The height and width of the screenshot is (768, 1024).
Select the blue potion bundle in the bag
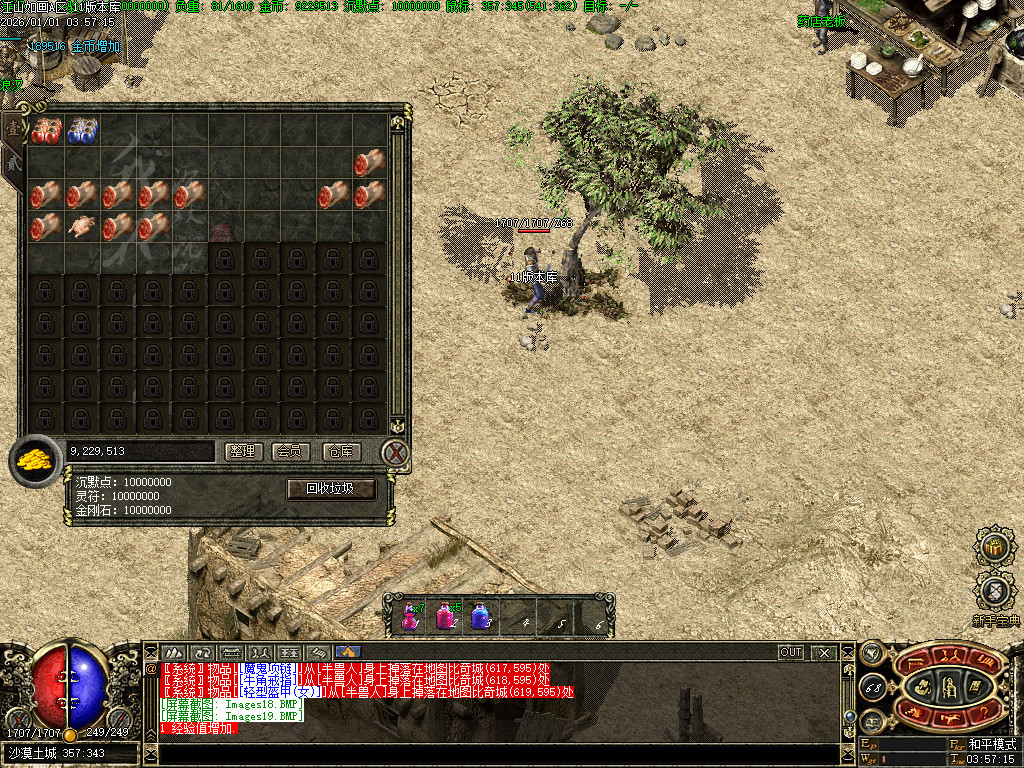coord(82,130)
